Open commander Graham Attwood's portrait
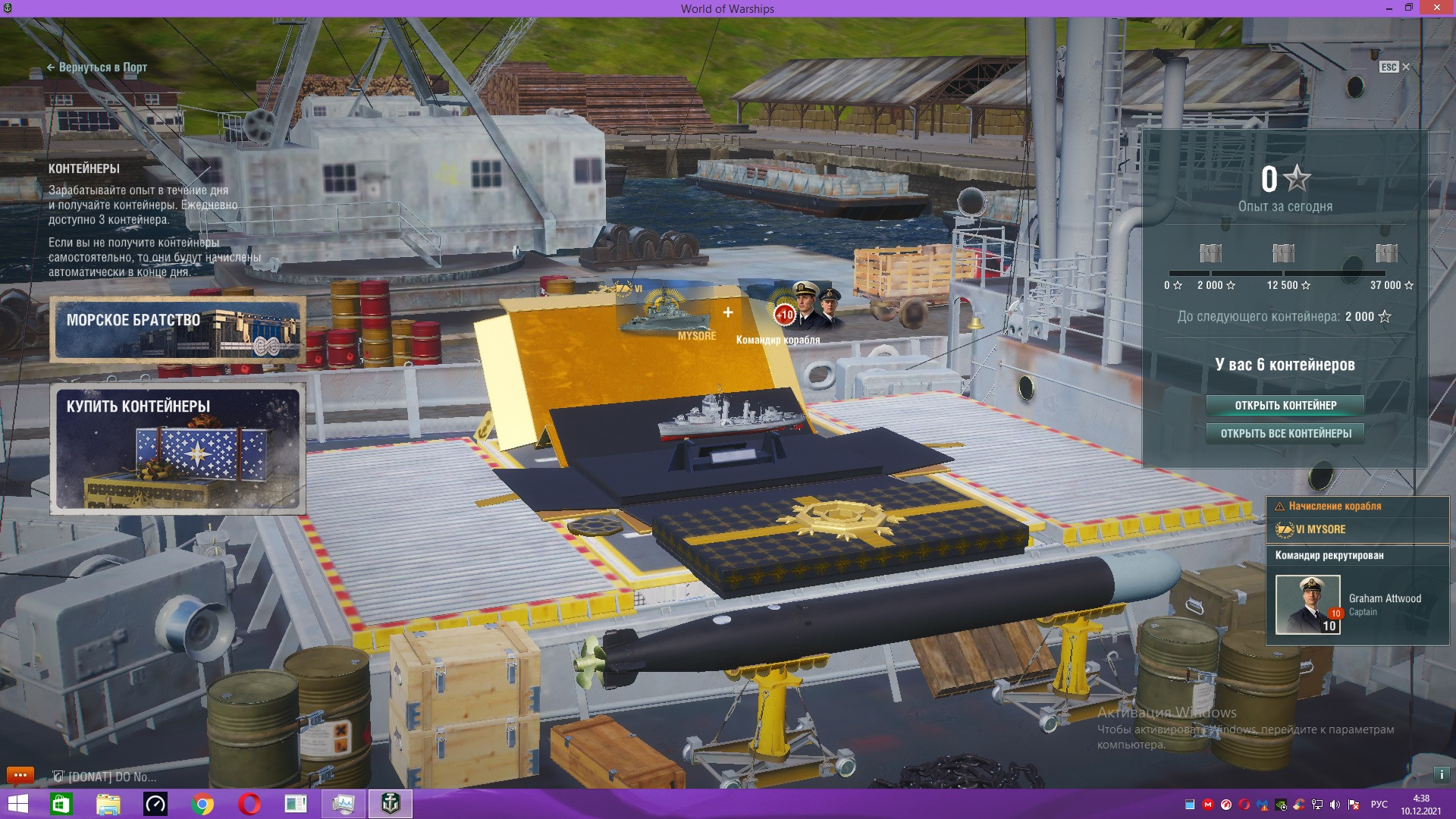The image size is (1456, 819). click(x=1307, y=604)
